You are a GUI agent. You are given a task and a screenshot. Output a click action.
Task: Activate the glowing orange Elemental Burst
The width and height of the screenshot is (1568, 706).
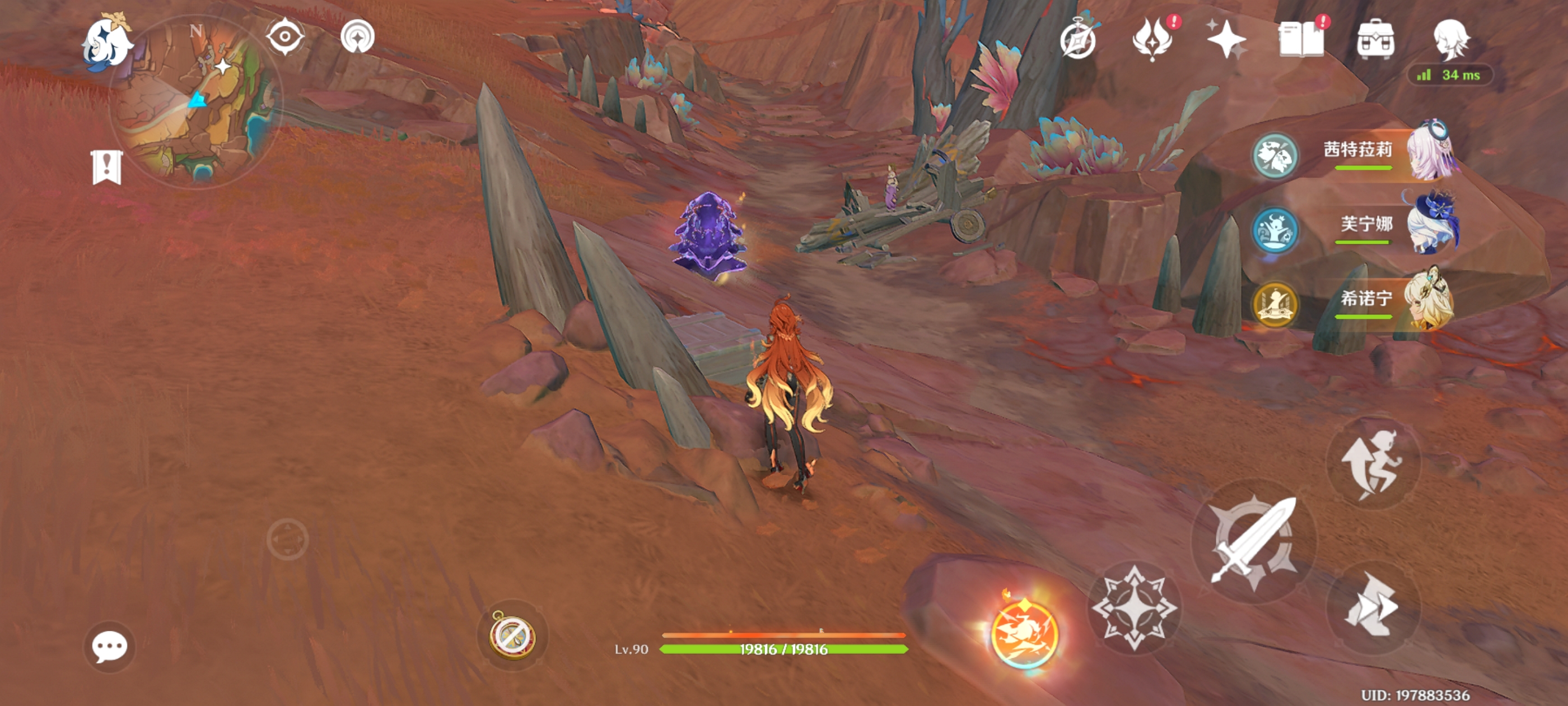1025,634
